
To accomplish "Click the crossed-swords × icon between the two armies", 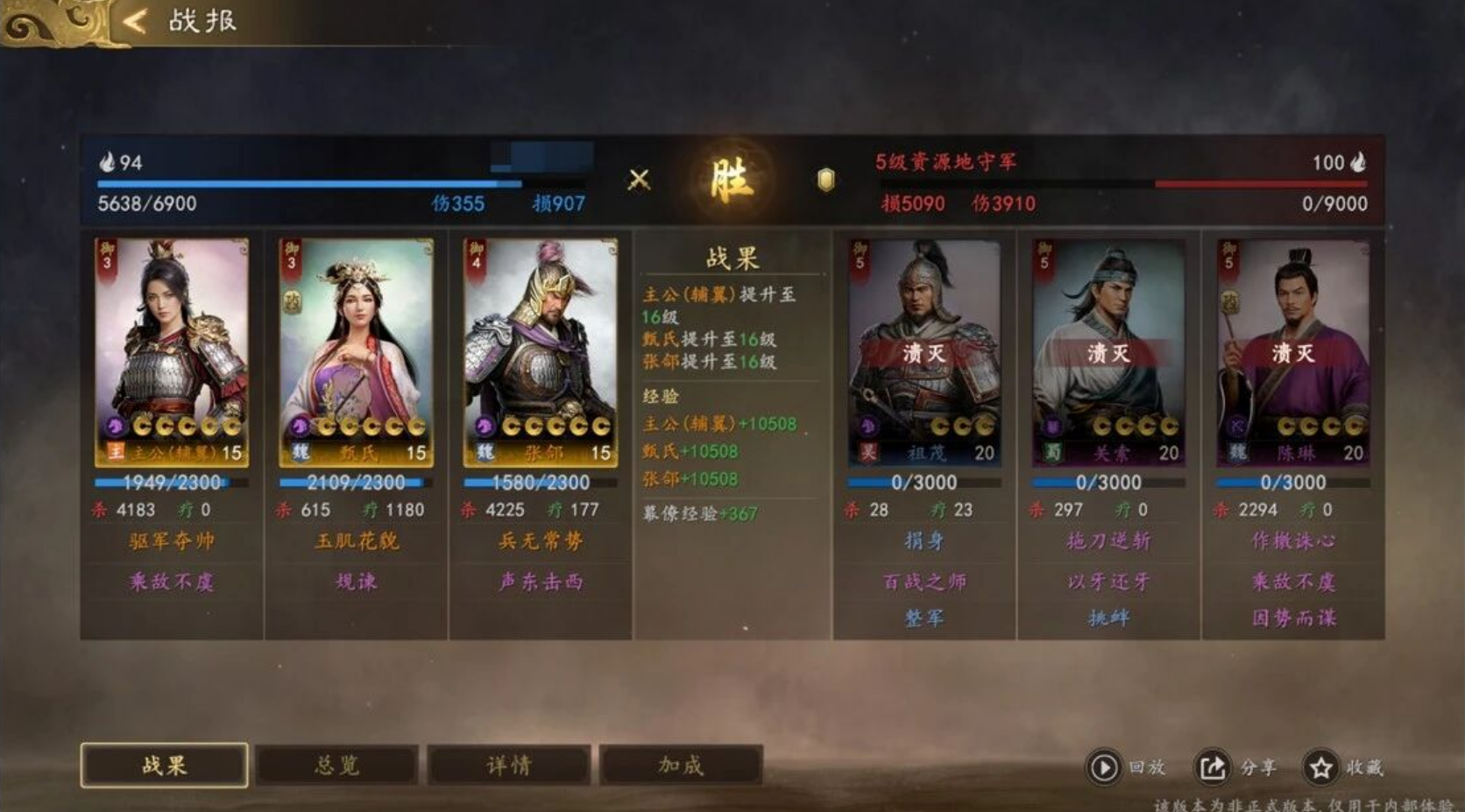I will (640, 178).
